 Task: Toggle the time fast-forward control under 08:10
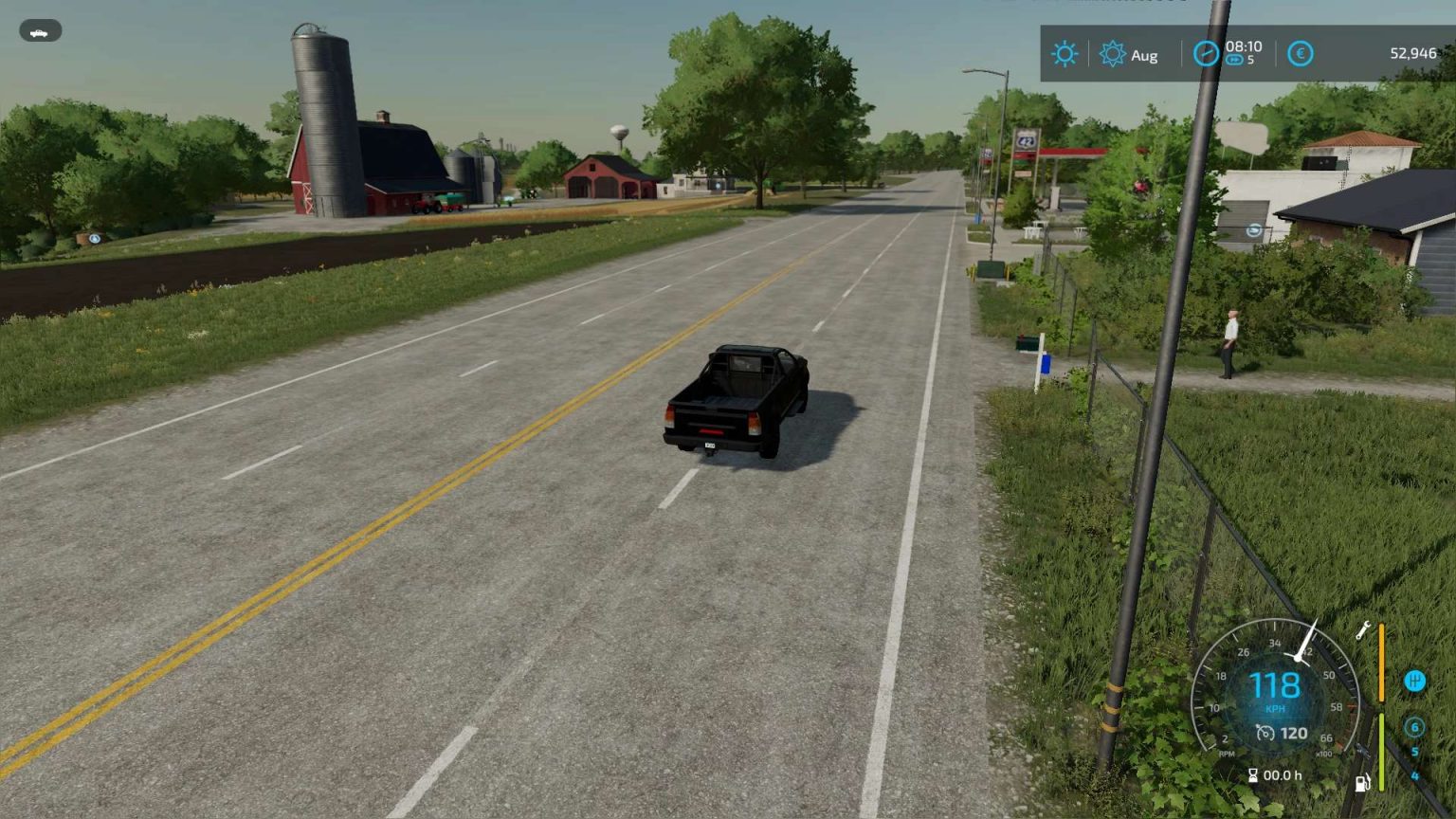(1234, 60)
